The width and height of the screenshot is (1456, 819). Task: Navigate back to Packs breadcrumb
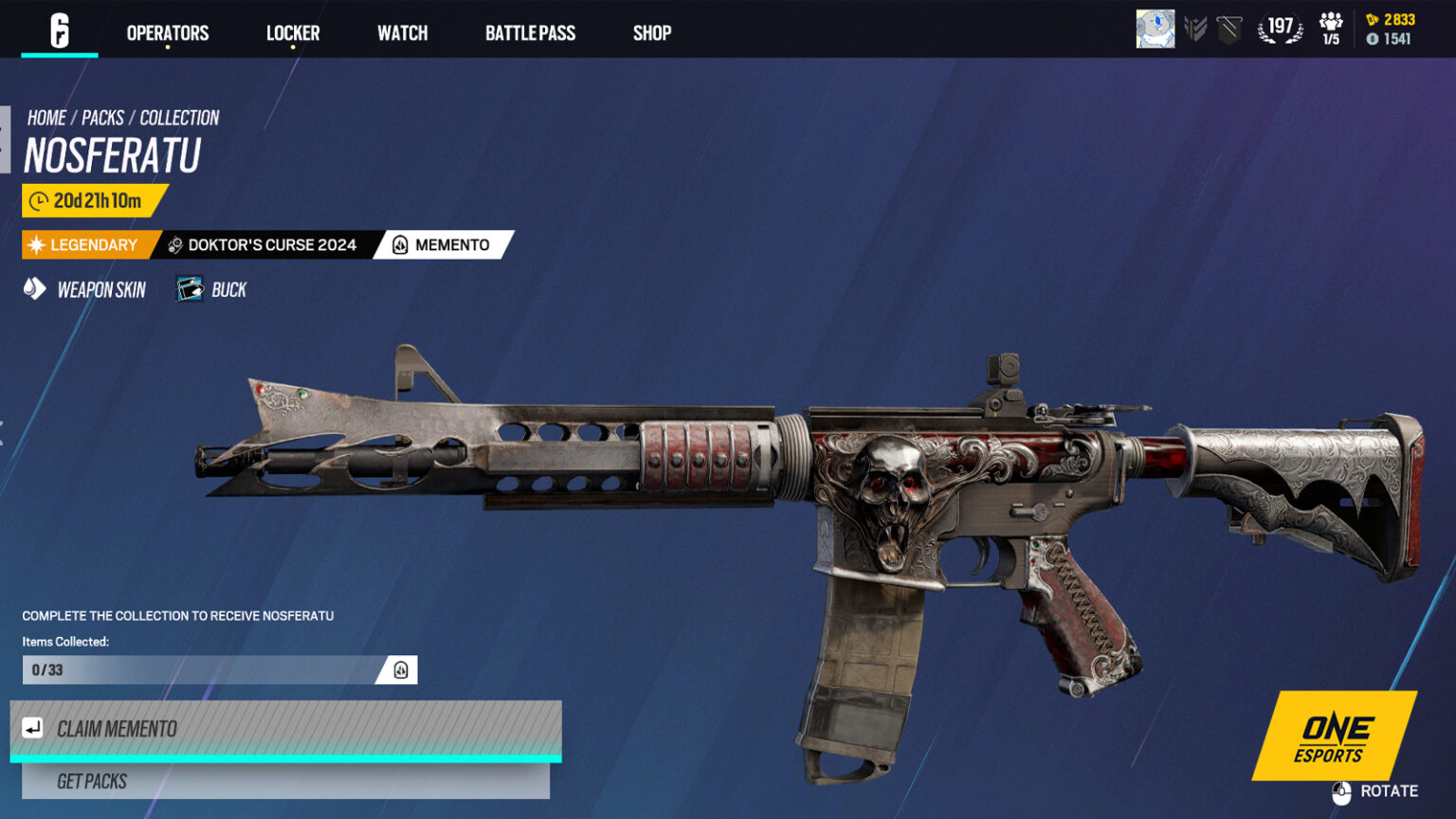point(102,118)
